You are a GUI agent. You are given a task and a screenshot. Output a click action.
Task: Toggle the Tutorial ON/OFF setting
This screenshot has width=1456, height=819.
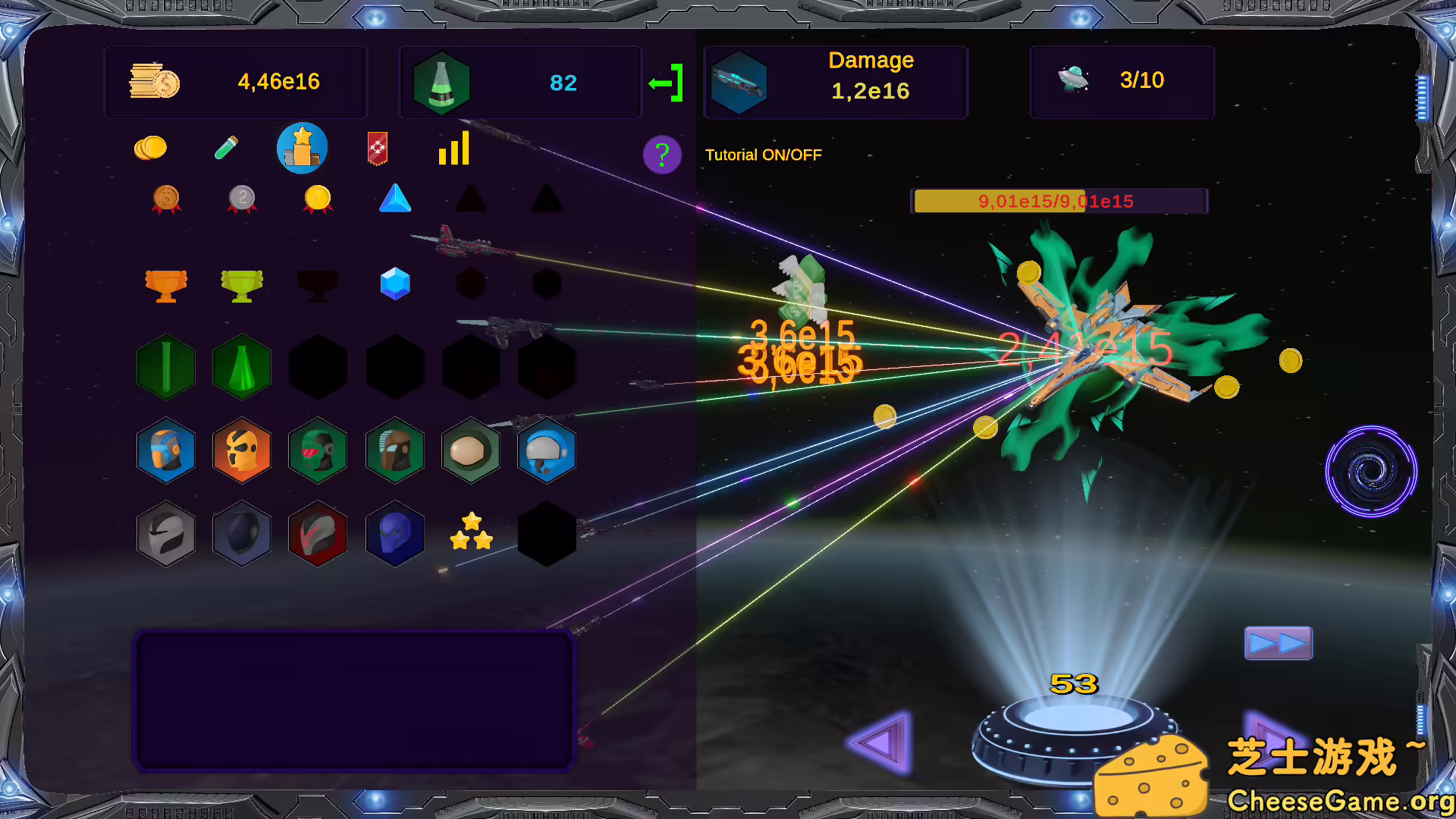tap(763, 155)
